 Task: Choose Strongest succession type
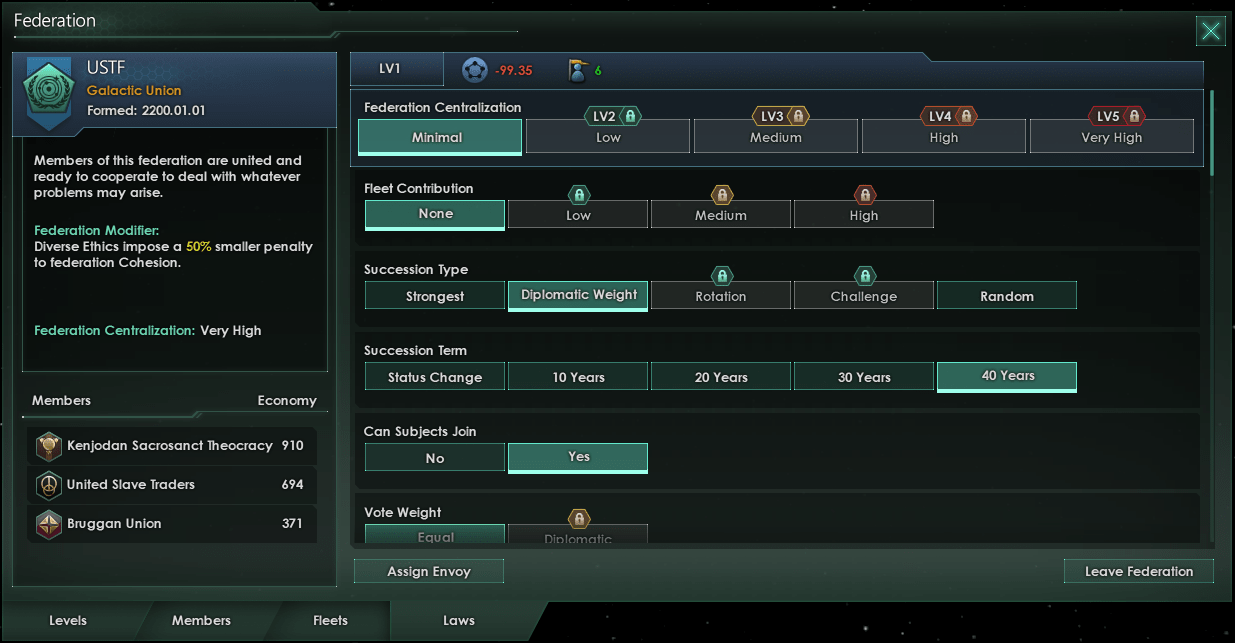pyautogui.click(x=435, y=296)
